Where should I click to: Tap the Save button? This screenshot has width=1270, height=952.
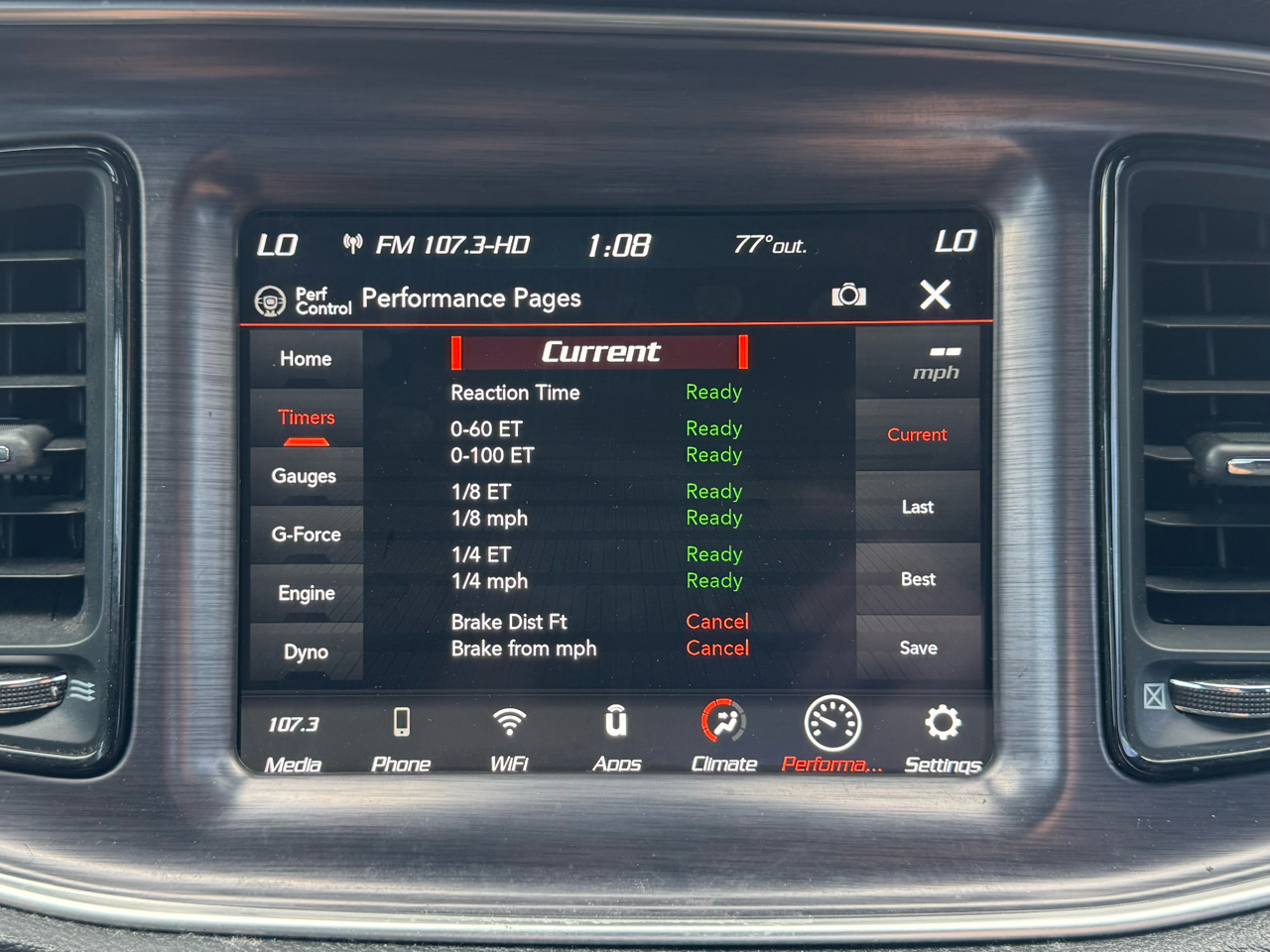click(x=917, y=648)
